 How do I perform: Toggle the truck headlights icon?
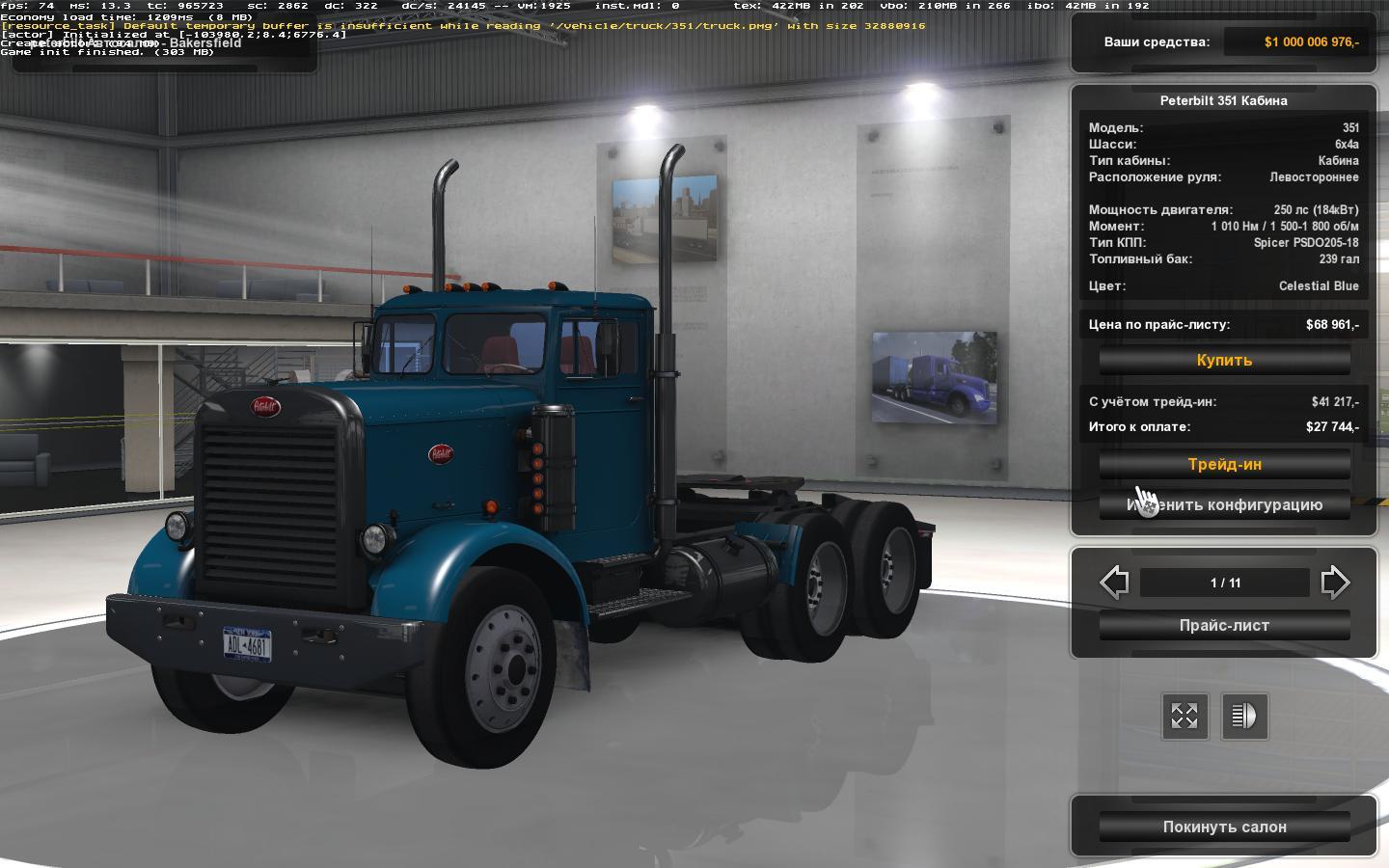click(1244, 716)
